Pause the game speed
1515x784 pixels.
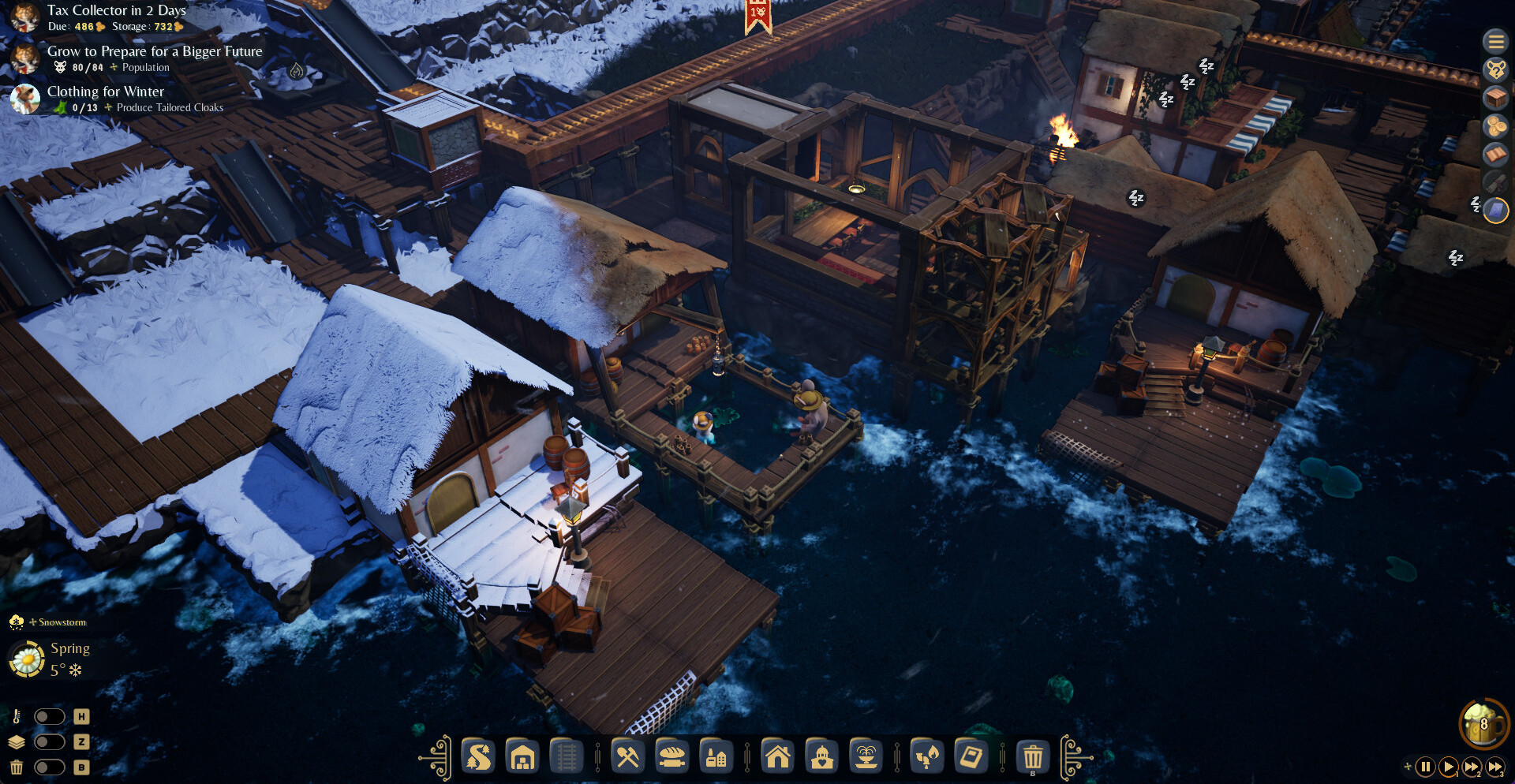(1425, 767)
